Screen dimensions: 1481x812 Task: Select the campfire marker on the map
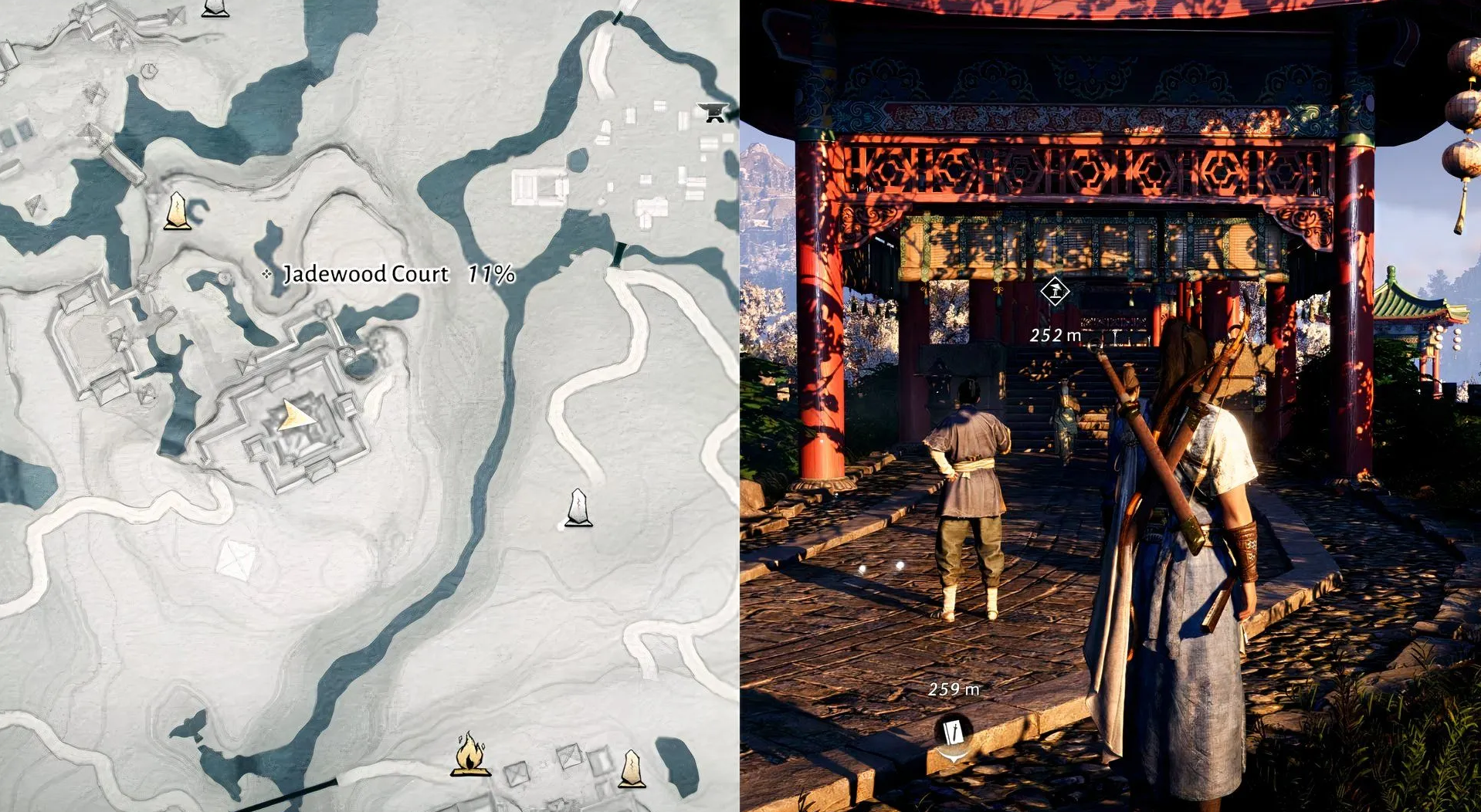coord(470,754)
